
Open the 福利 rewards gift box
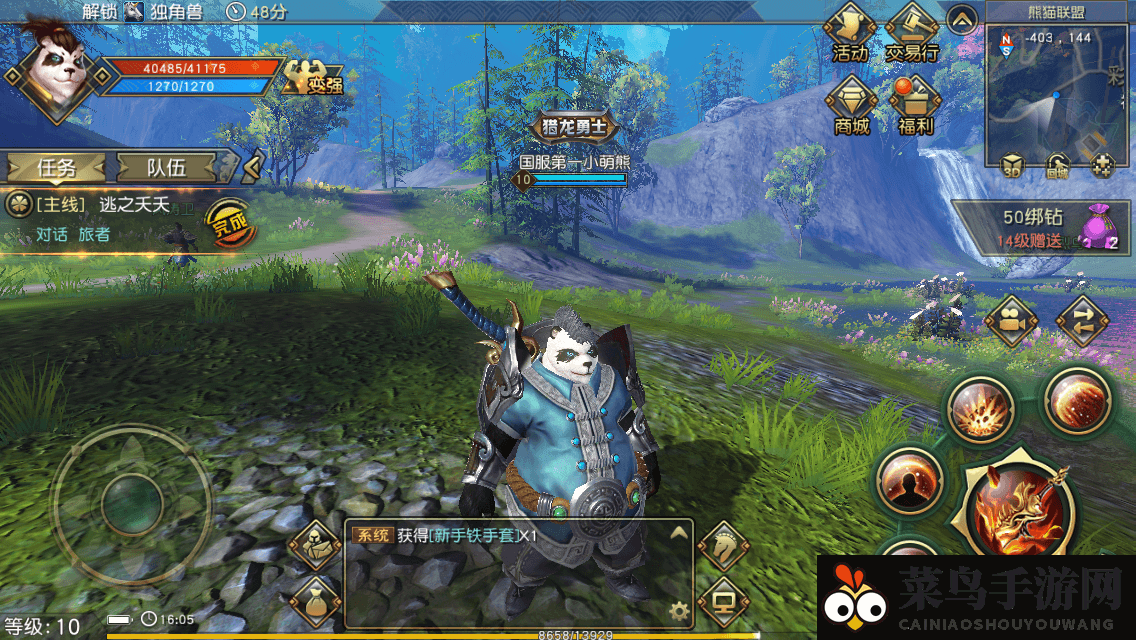(913, 106)
